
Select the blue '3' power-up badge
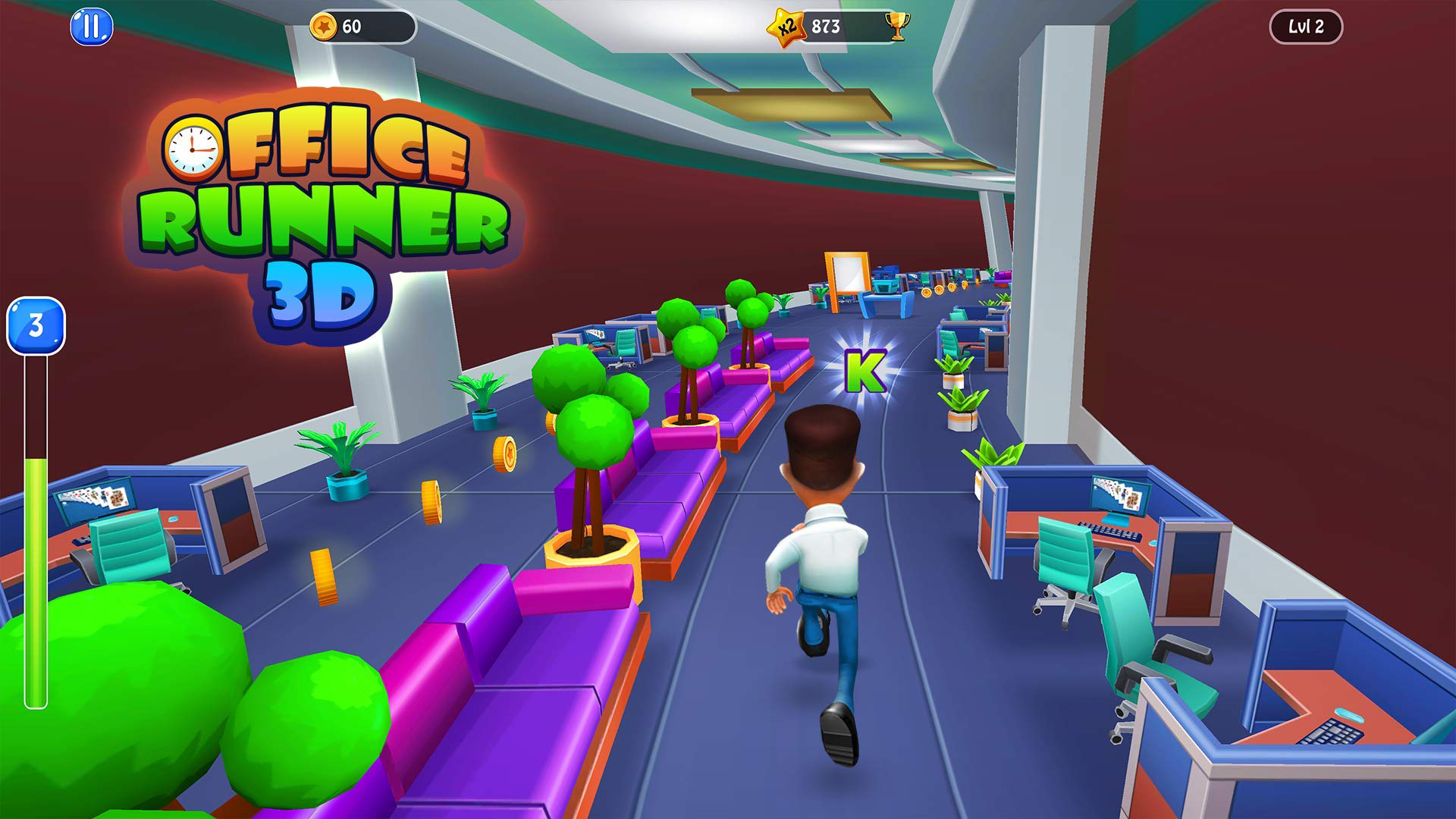[x=34, y=326]
